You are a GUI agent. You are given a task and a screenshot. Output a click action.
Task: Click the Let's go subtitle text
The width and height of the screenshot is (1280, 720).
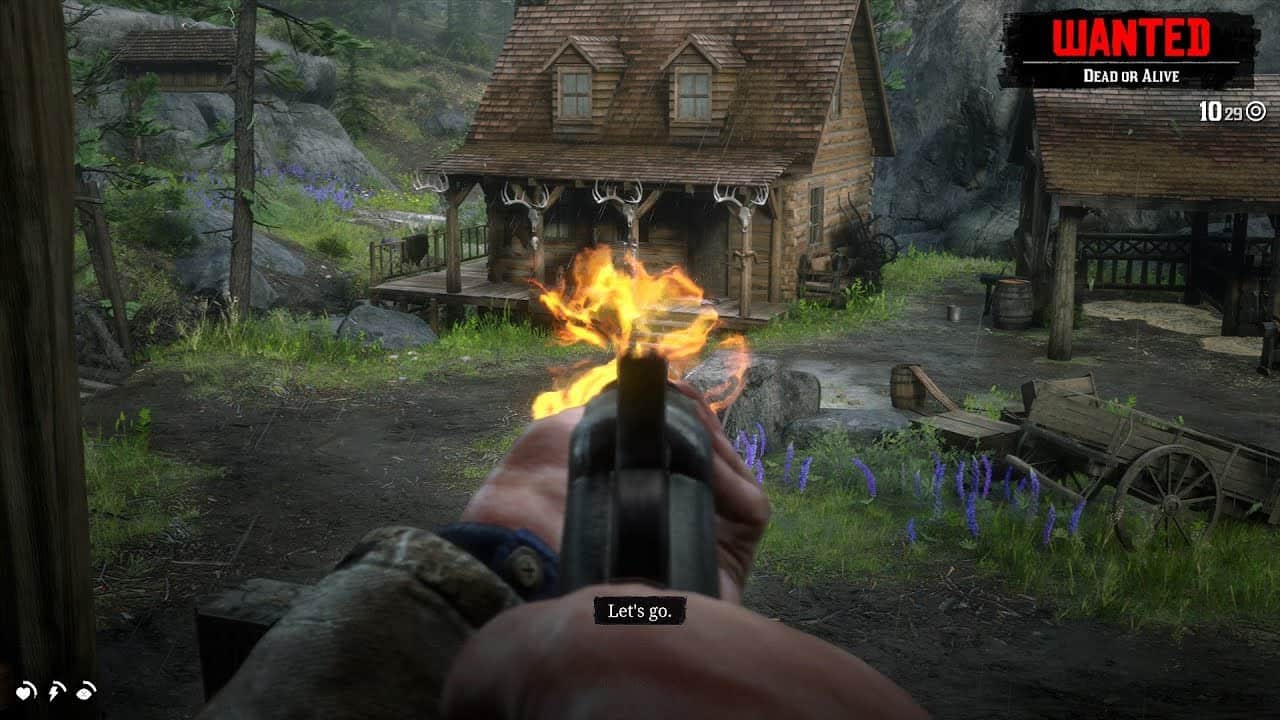pyautogui.click(x=641, y=611)
